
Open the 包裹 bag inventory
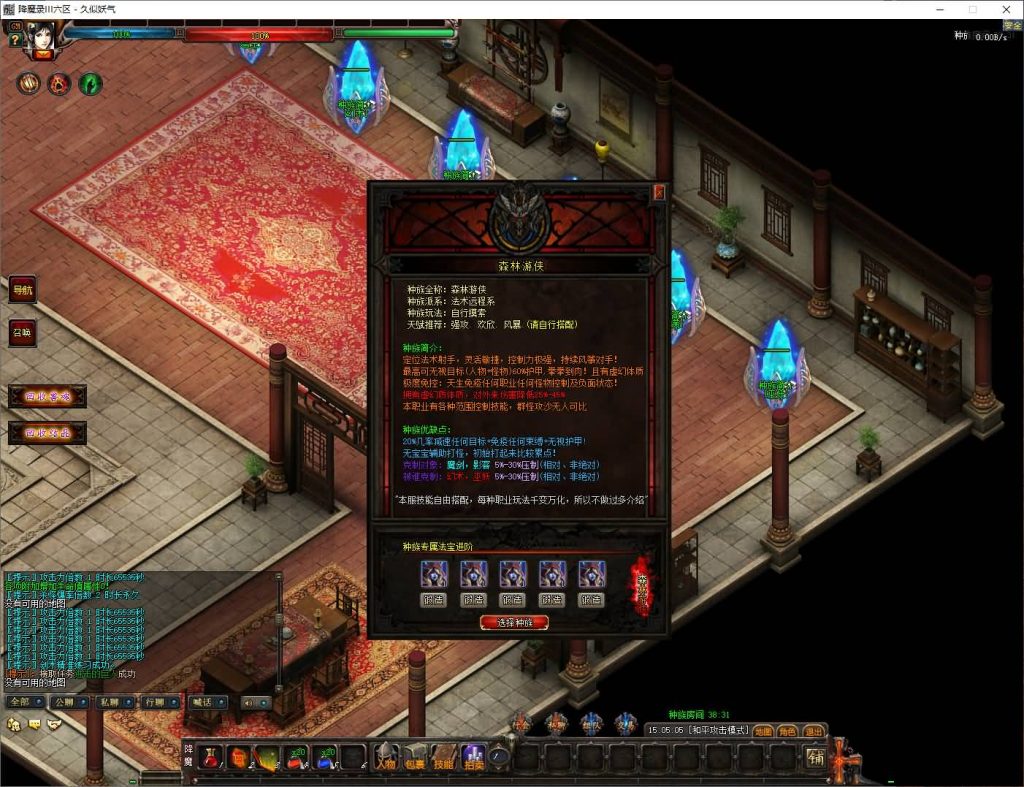click(414, 758)
